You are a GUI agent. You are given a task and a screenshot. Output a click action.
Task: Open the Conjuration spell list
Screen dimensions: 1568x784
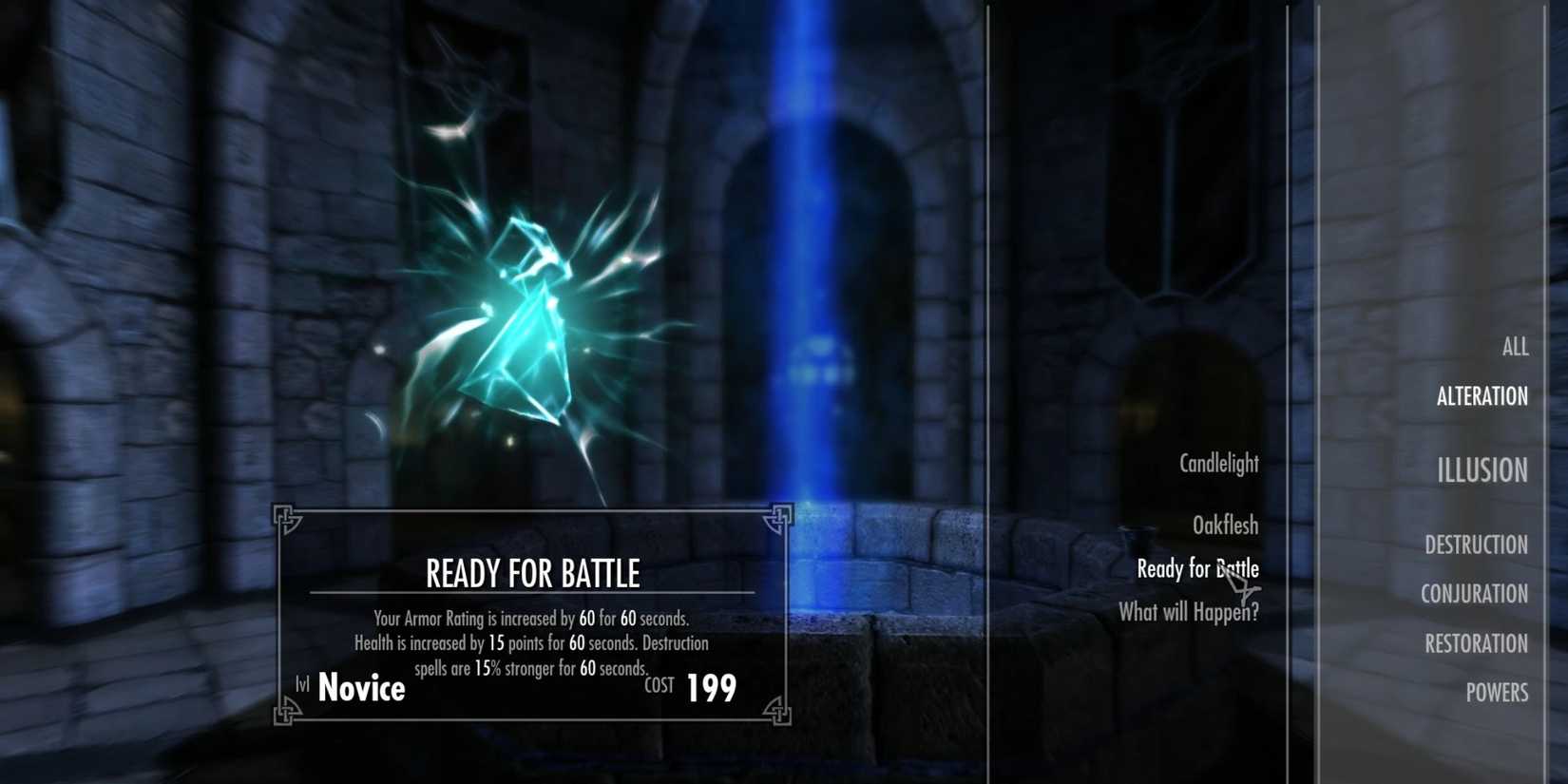(1474, 594)
